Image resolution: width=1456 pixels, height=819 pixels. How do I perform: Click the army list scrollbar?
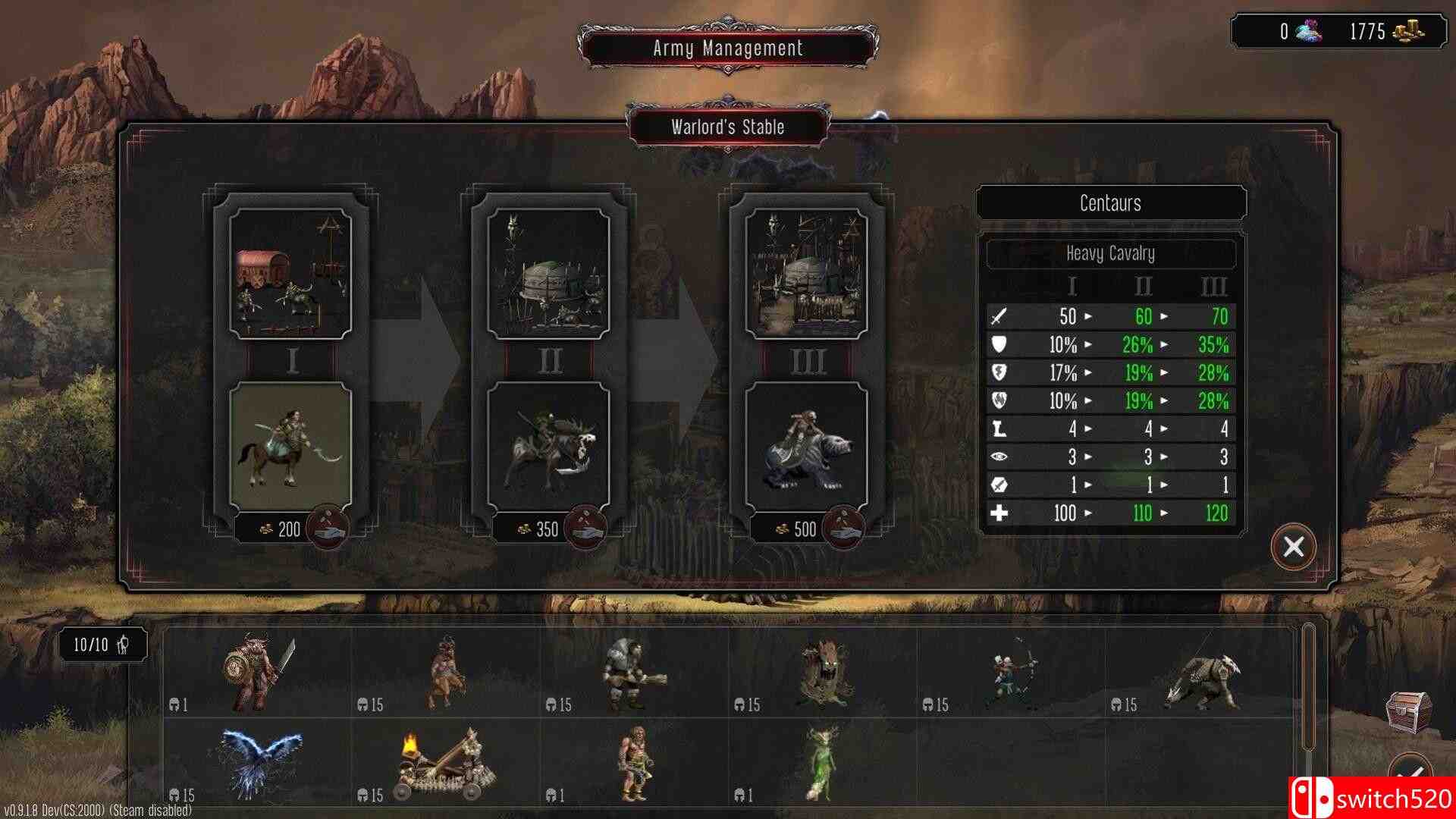1307,682
